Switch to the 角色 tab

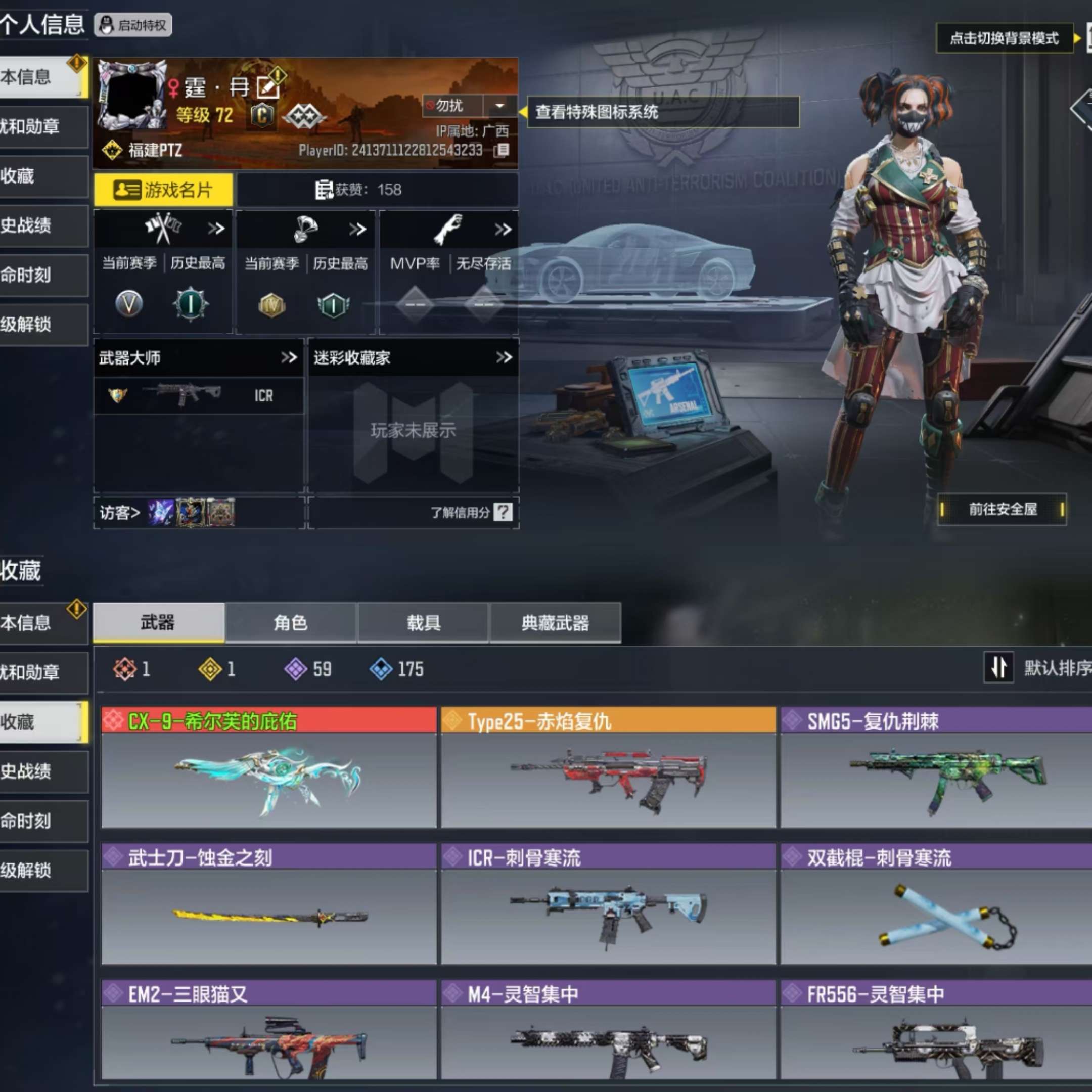[292, 622]
